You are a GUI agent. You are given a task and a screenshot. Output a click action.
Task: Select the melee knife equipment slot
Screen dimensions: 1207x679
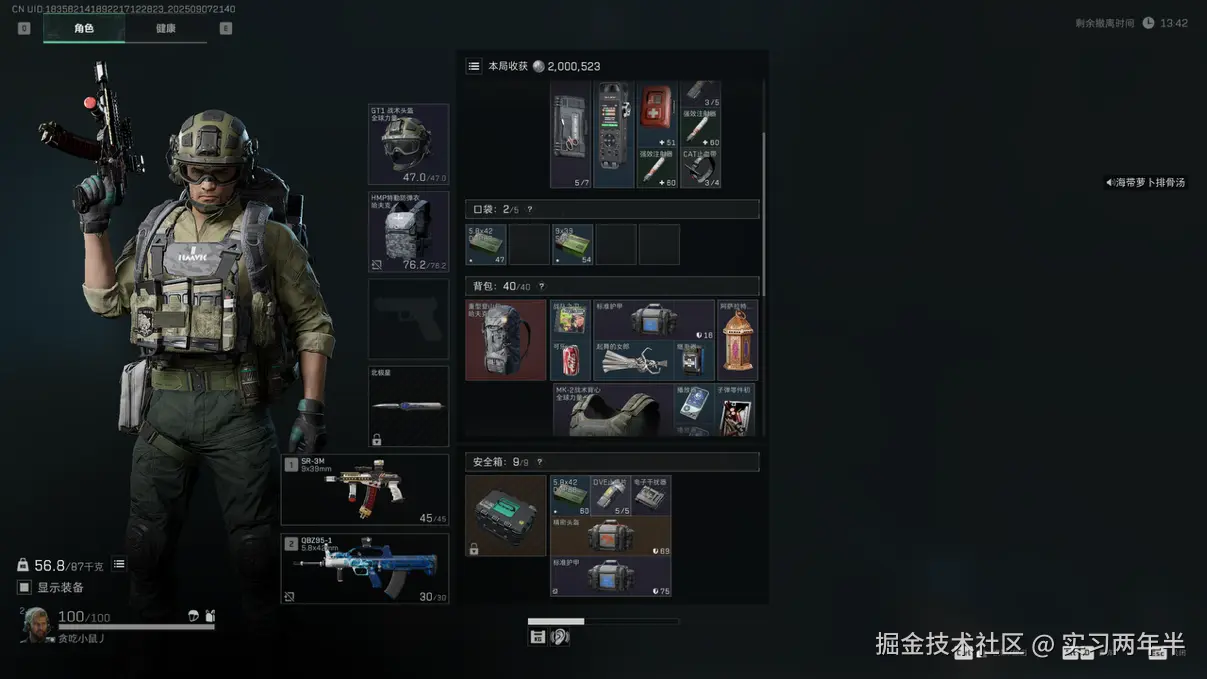(408, 406)
